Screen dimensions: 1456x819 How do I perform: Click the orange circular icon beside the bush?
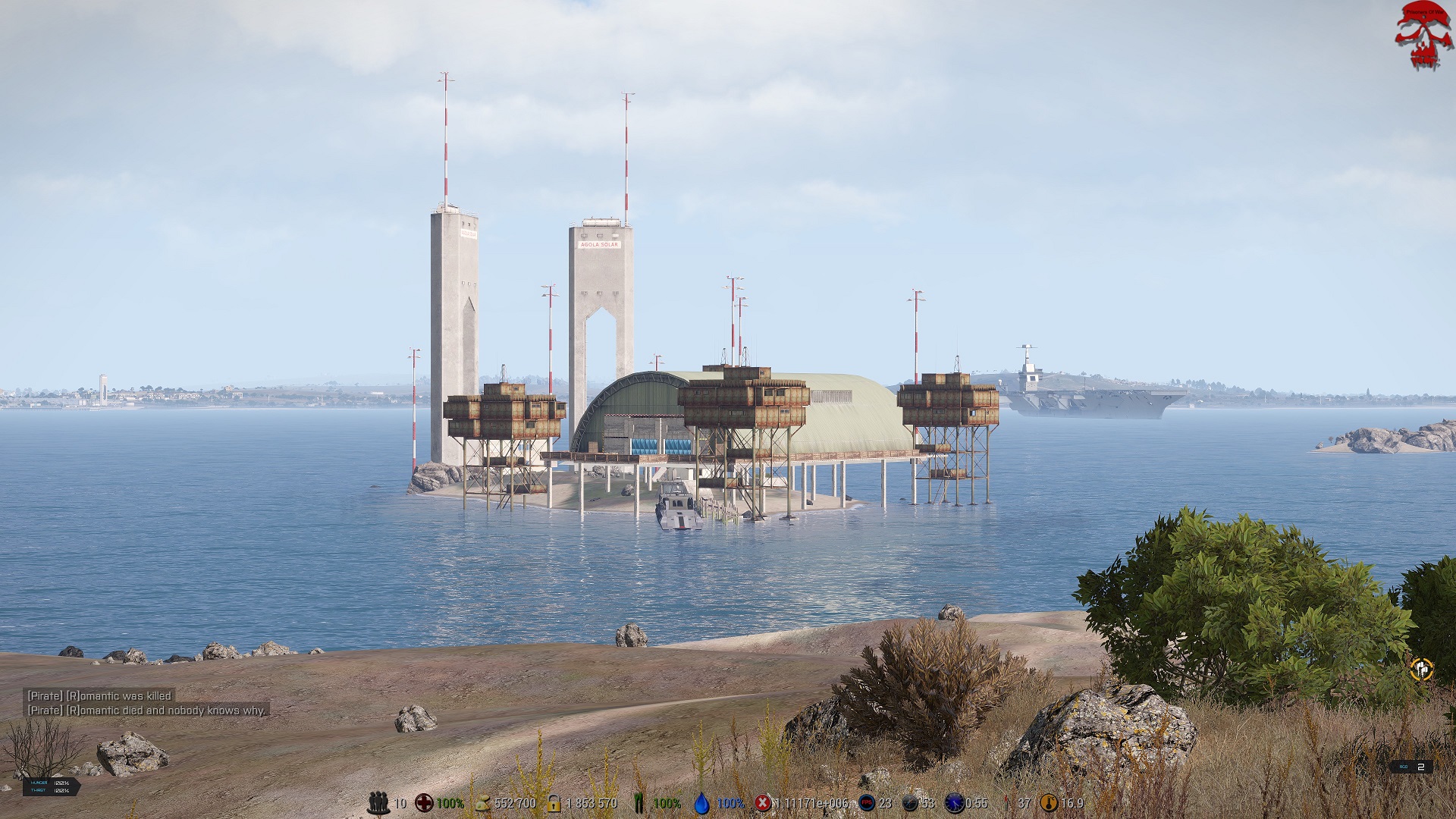[1421, 670]
